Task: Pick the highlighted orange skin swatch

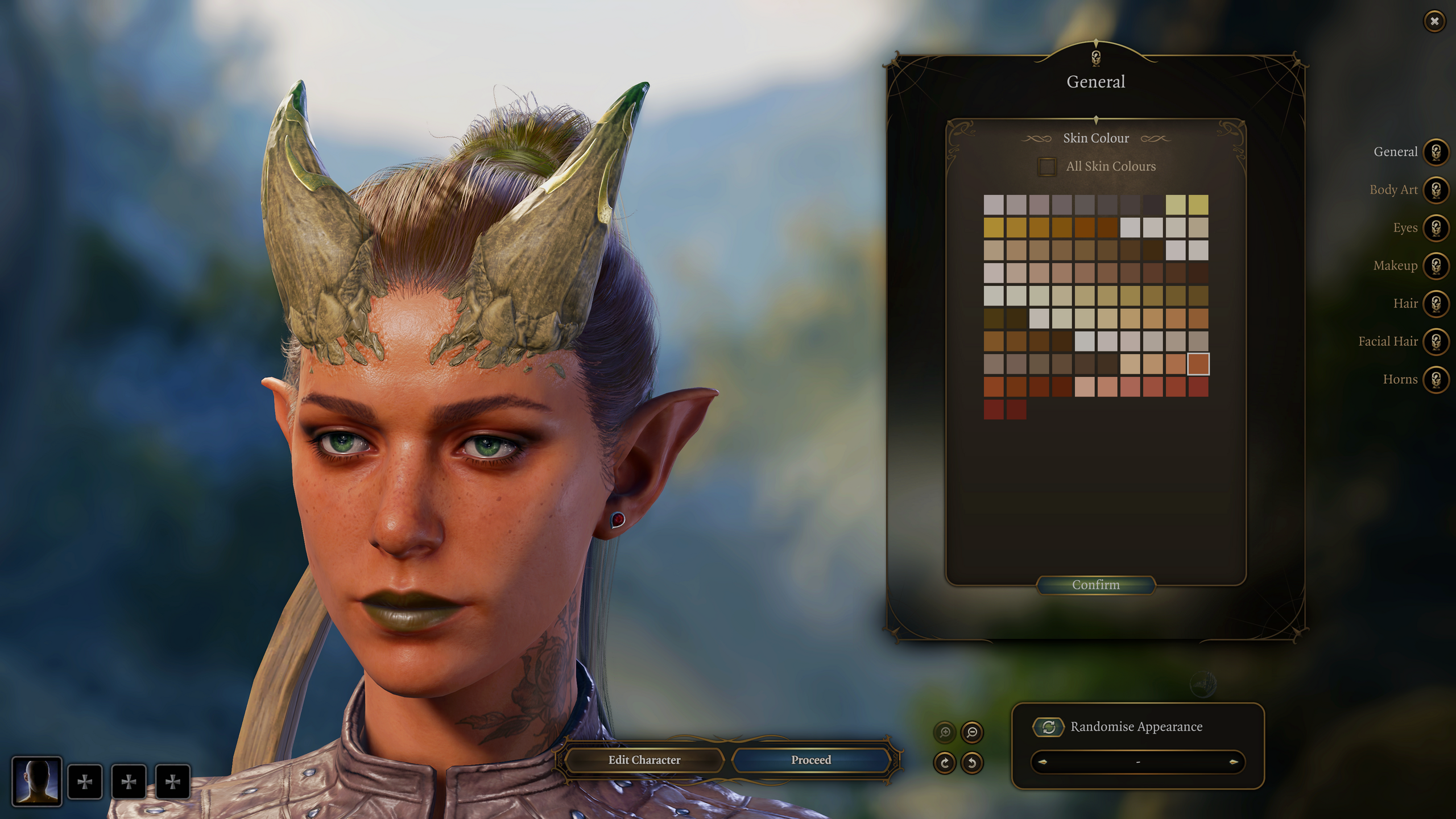Action: (x=1198, y=364)
